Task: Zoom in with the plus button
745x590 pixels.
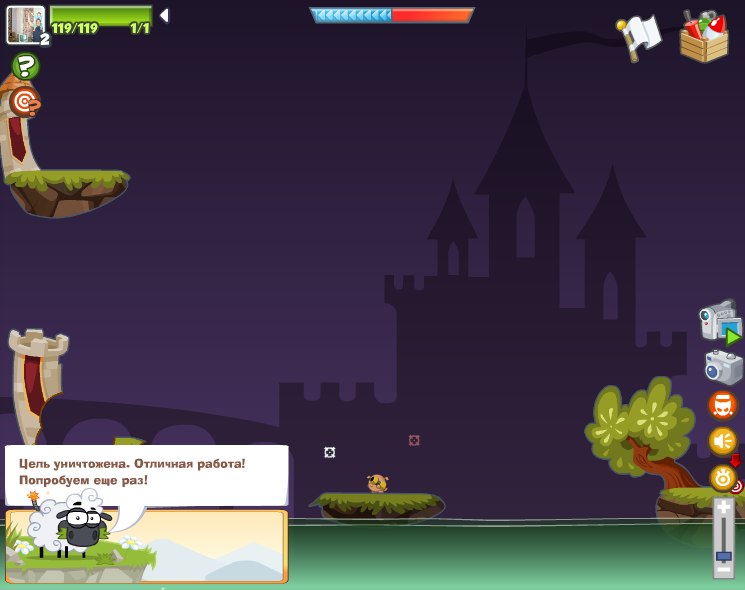Action: click(723, 509)
